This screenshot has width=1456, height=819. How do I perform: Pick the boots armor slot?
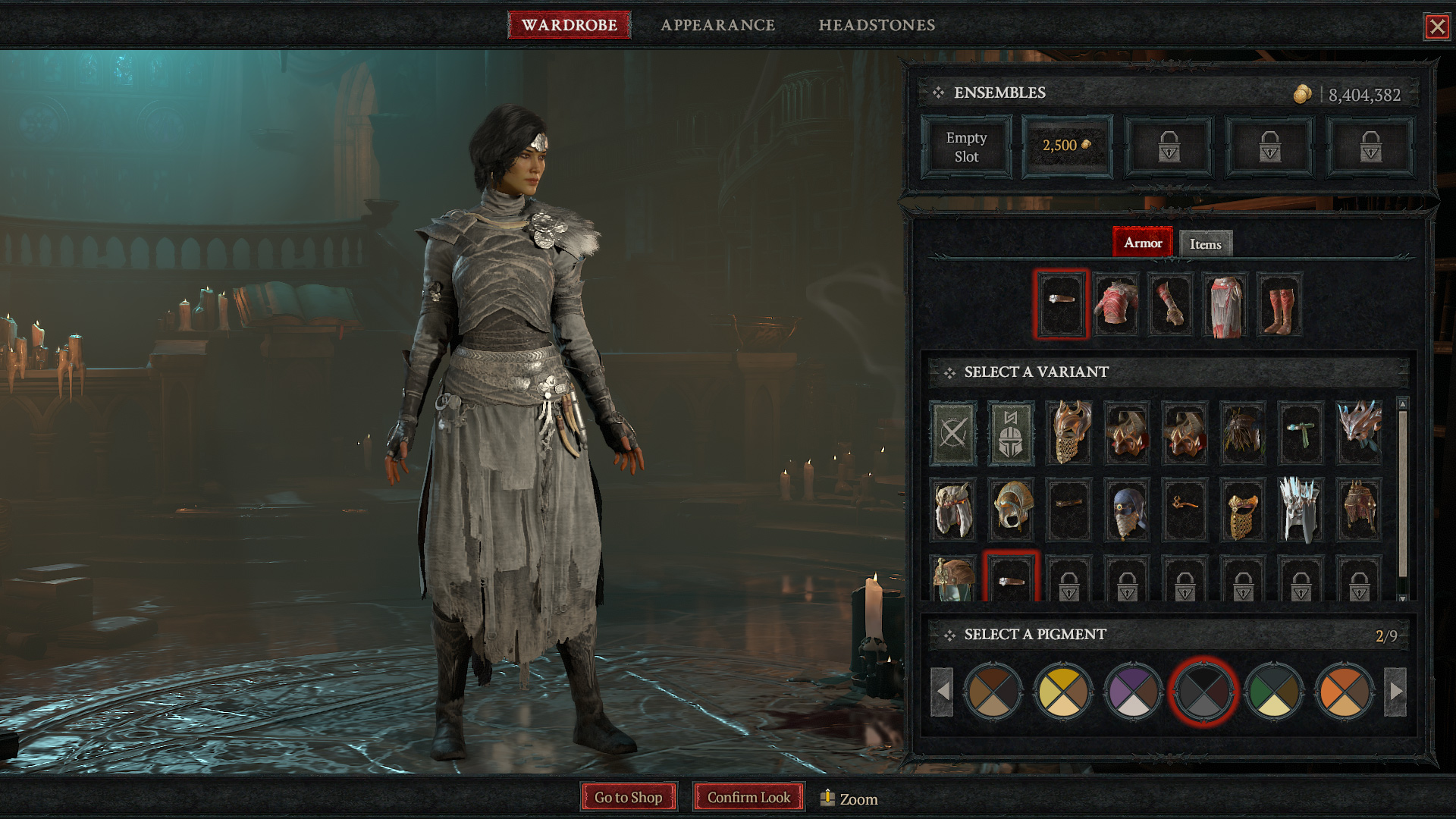1279,305
